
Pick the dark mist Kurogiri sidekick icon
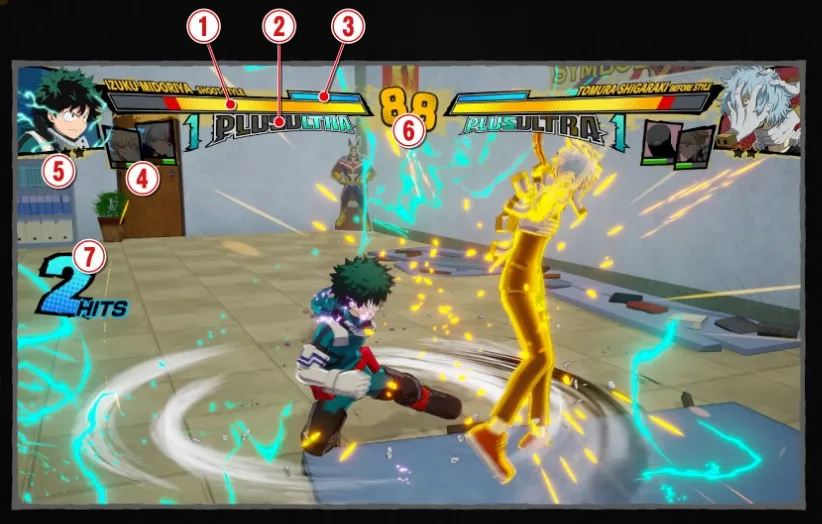point(656,141)
